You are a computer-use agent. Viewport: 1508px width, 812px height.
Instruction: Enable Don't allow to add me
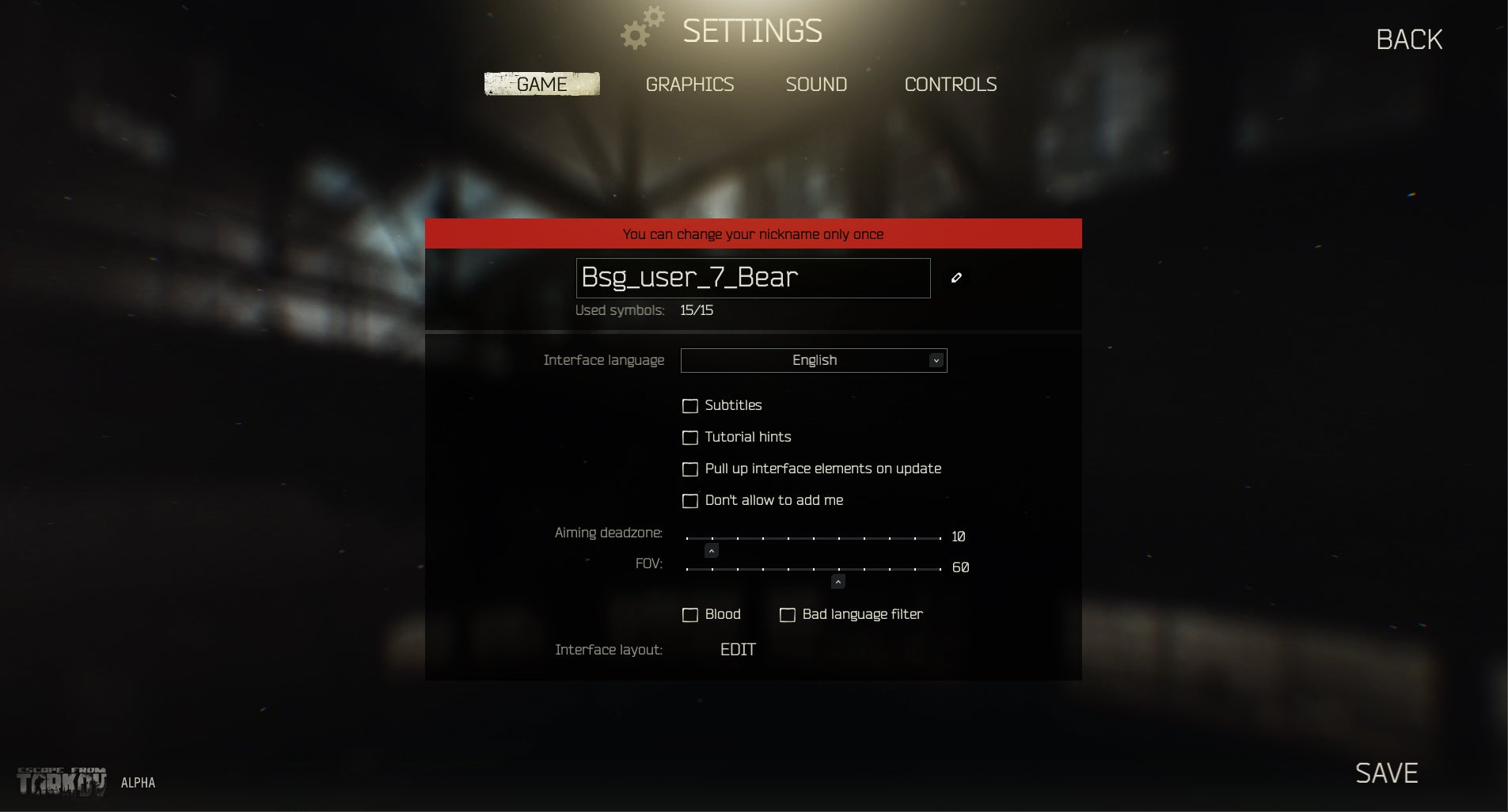point(690,500)
